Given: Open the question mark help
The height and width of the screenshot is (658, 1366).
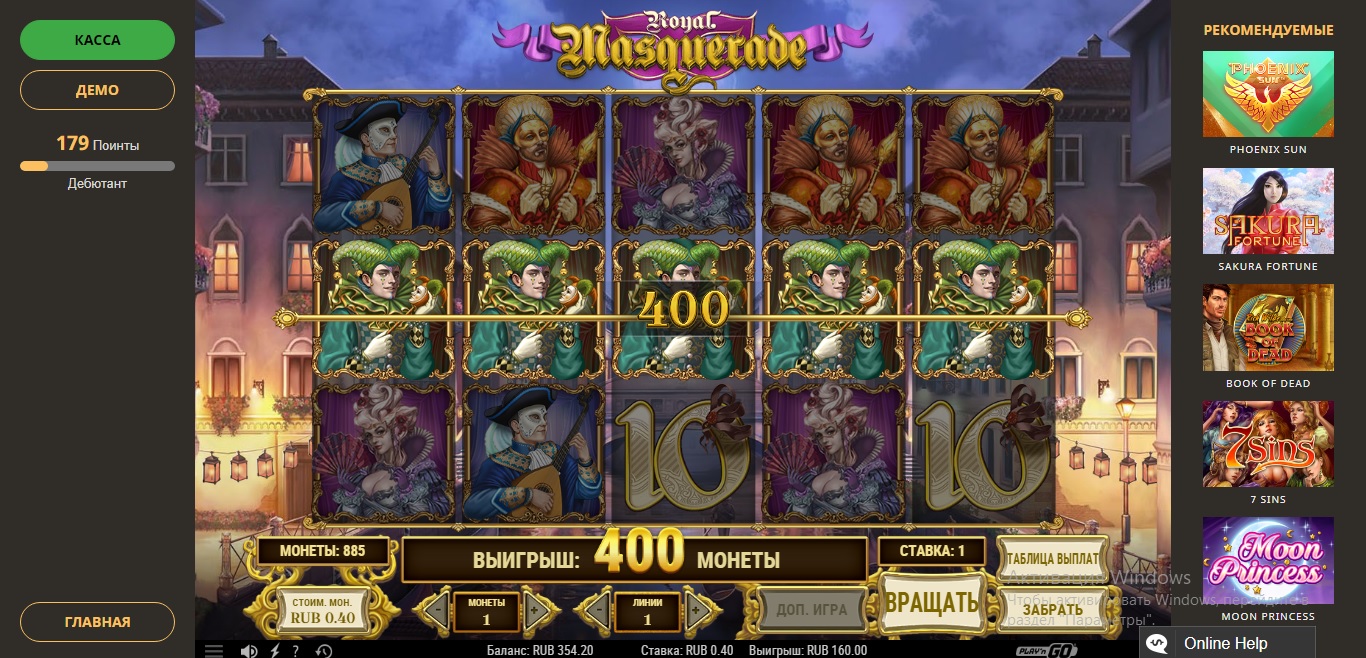Looking at the screenshot, I should pyautogui.click(x=296, y=650).
